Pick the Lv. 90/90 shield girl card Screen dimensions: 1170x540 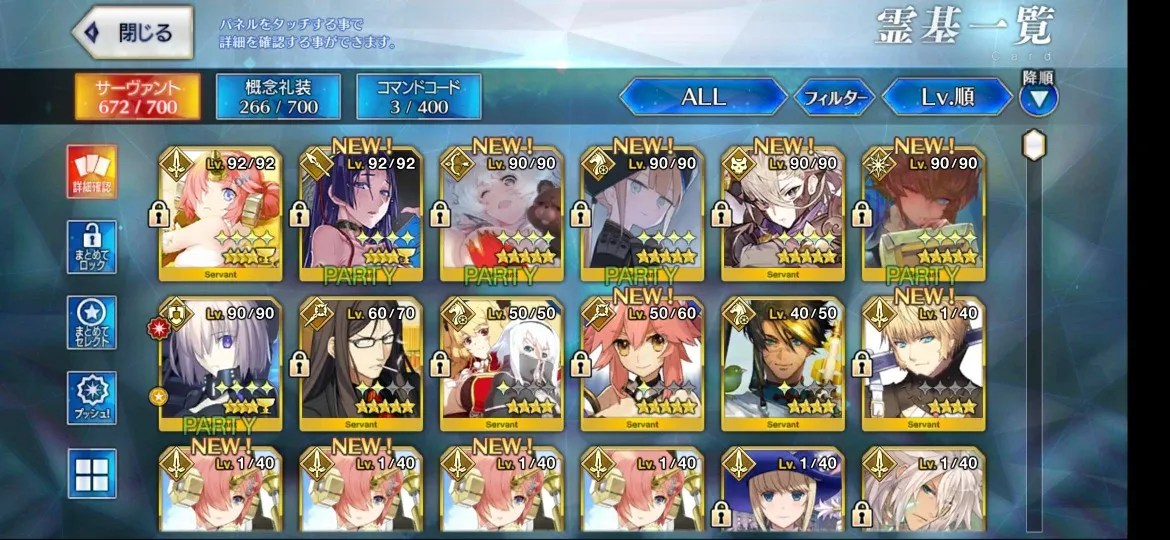(221, 363)
